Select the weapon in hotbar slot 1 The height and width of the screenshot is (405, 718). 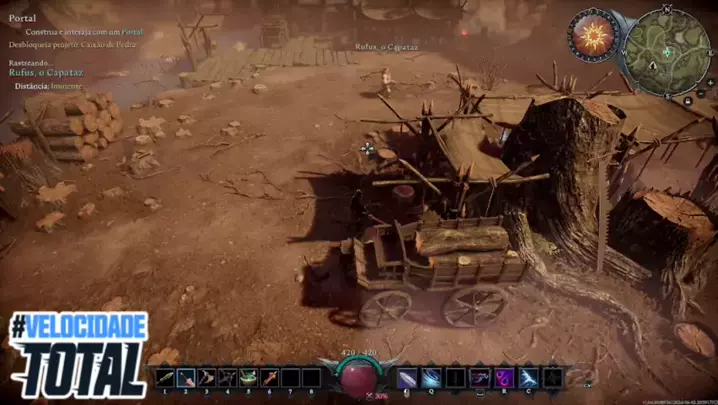click(164, 378)
